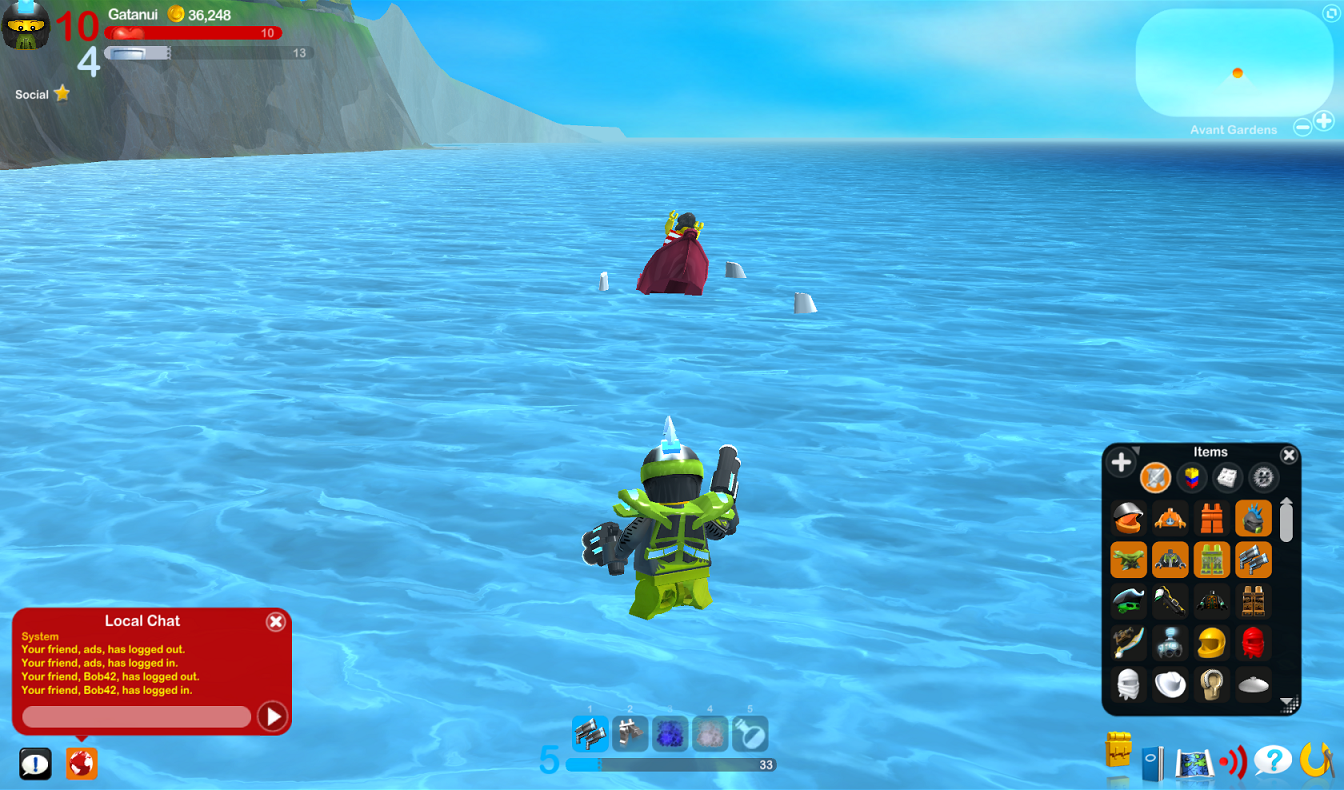Equip the potion in hotbar slot 5

click(750, 733)
